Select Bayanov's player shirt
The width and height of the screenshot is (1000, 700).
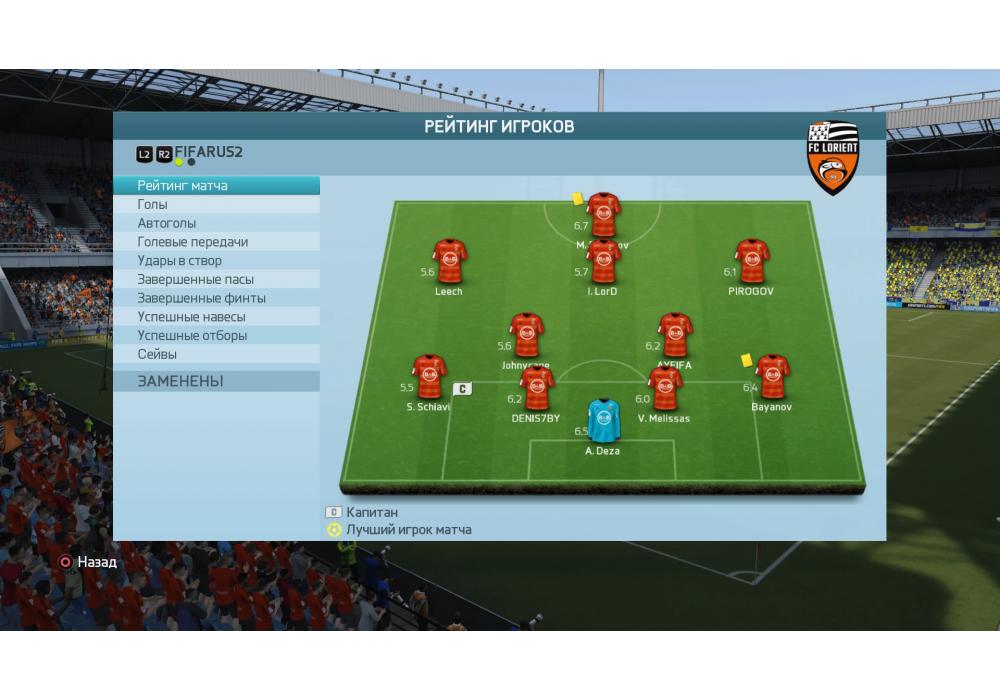[x=771, y=377]
